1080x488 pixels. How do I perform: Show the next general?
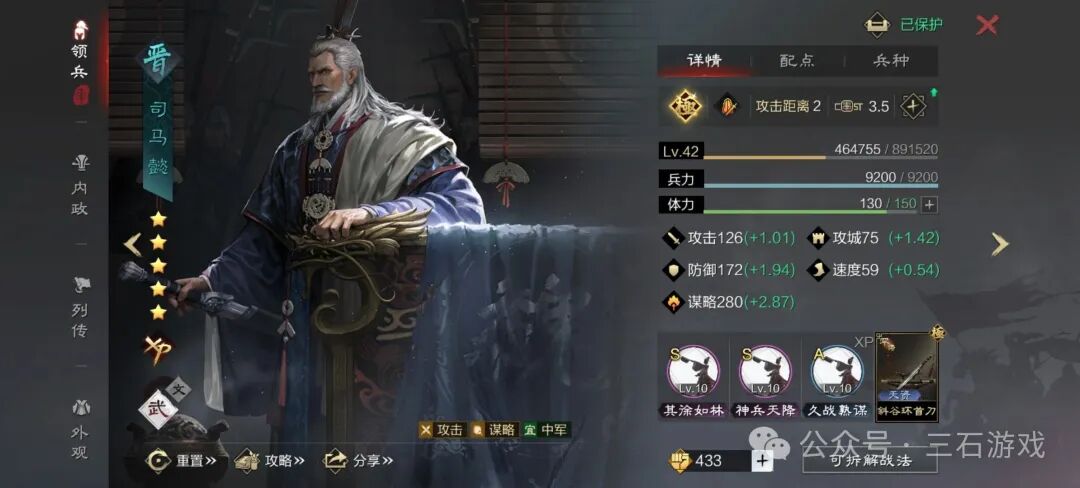[x=999, y=244]
